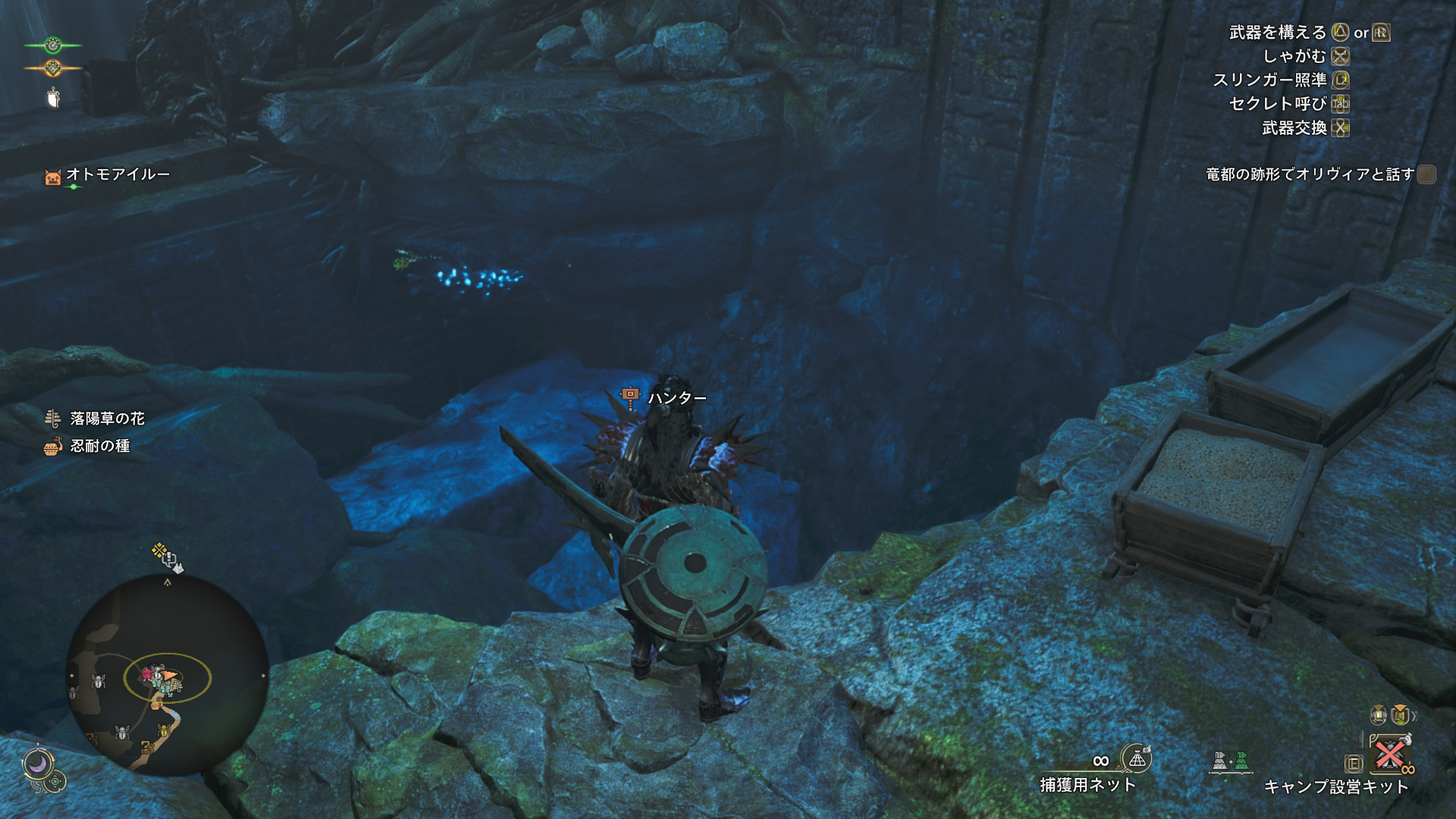Open the Olivia quest objective tracker
Screen dimensions: 1456x819
pos(1310,174)
